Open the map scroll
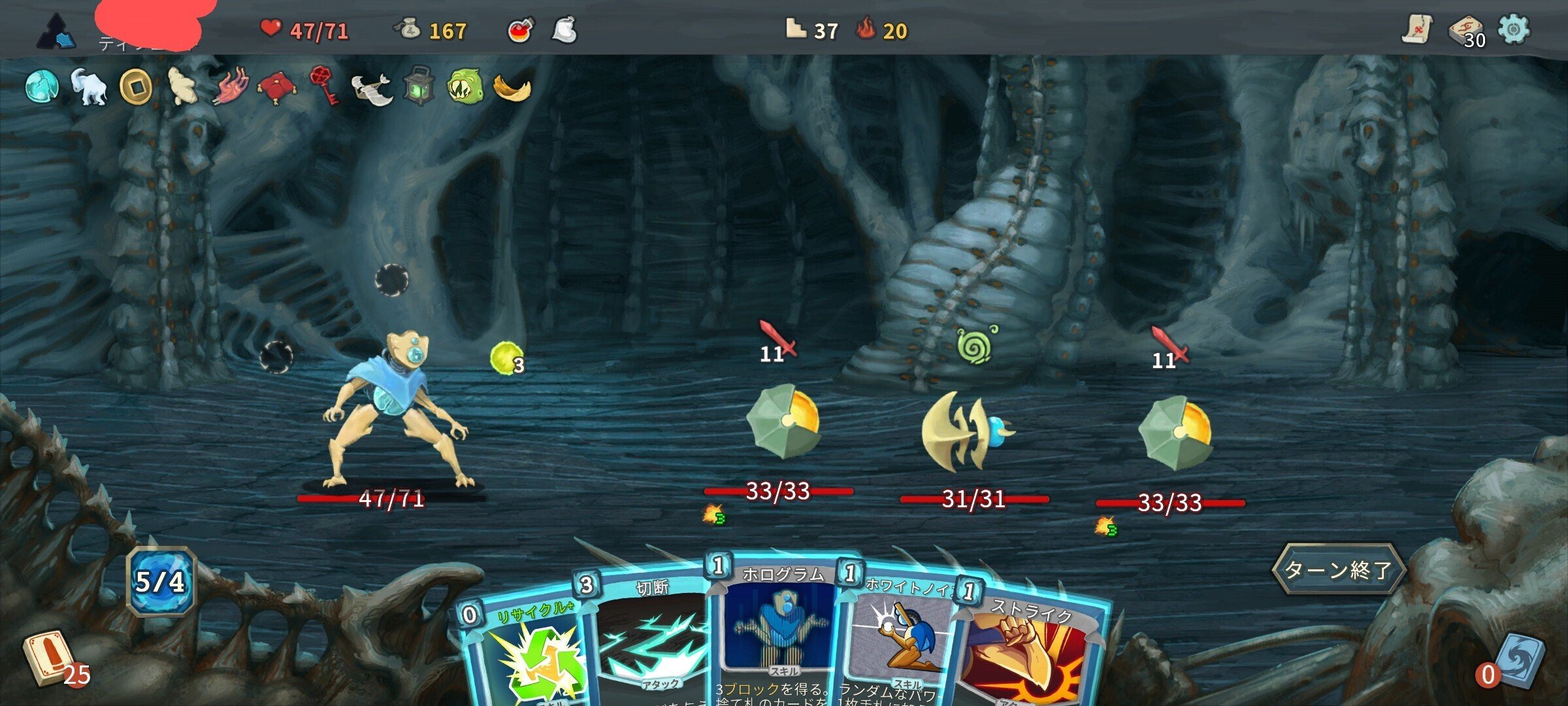Viewport: 1568px width, 706px height. (x=1416, y=29)
